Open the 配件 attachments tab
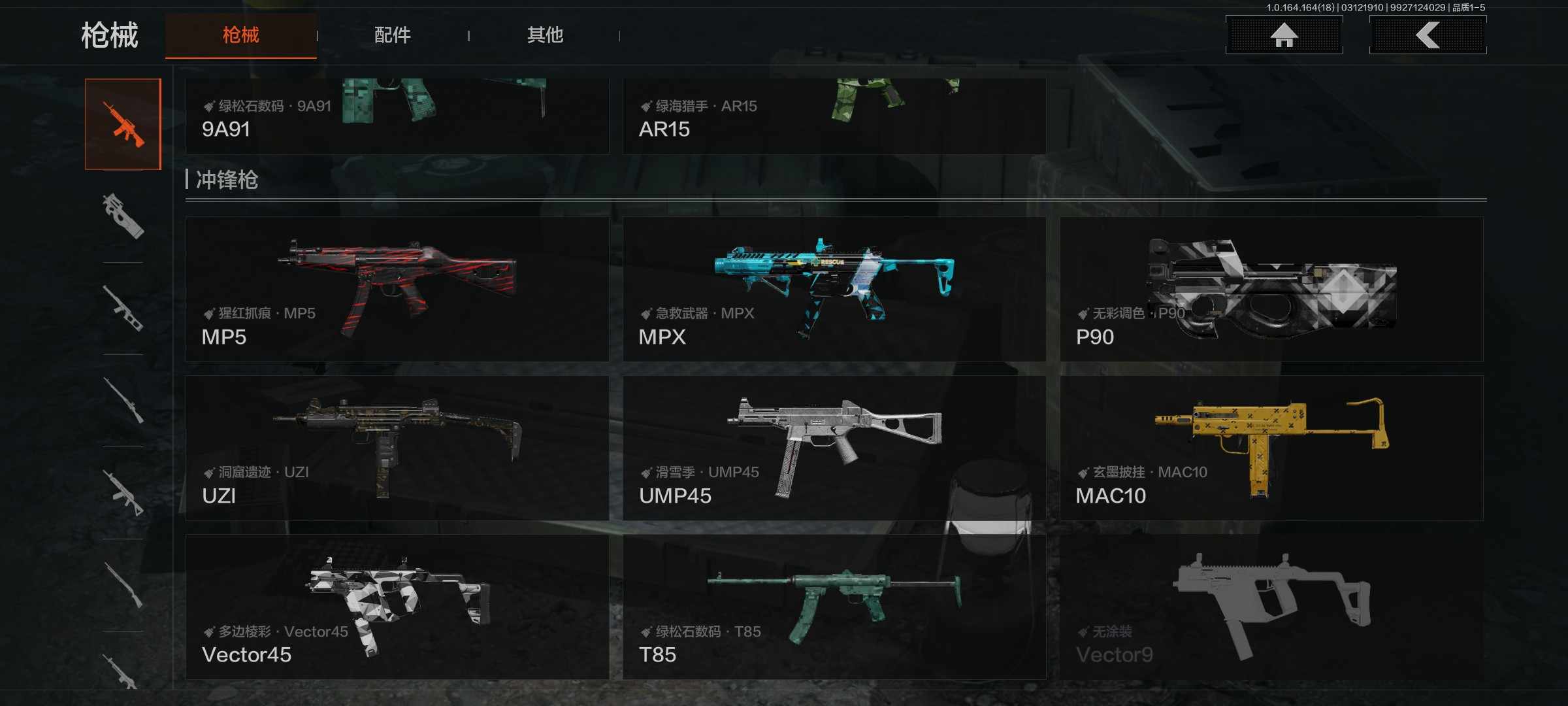Viewport: 1568px width, 706px height. 393,35
